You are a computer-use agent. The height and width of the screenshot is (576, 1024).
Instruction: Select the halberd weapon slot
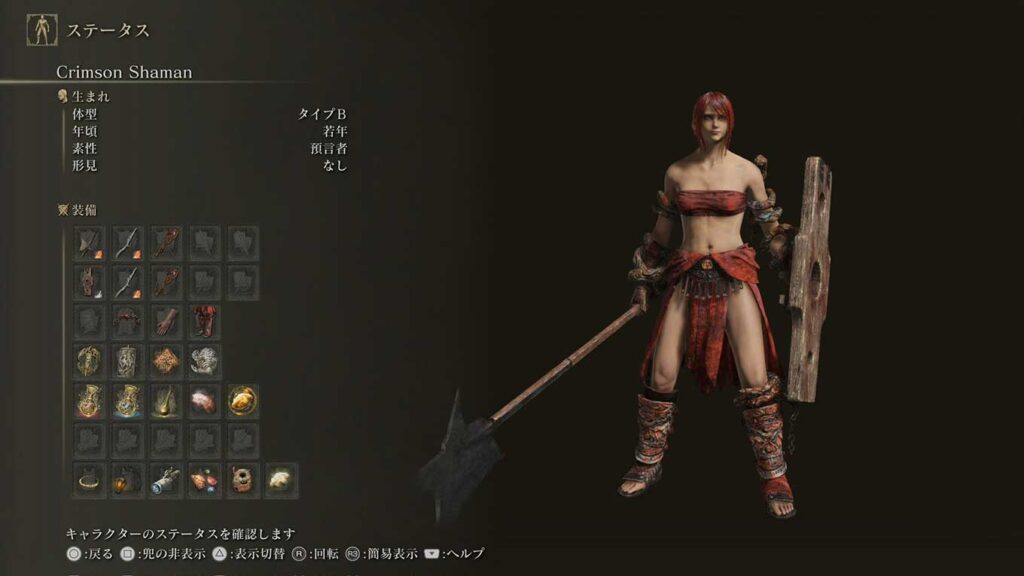tap(89, 243)
